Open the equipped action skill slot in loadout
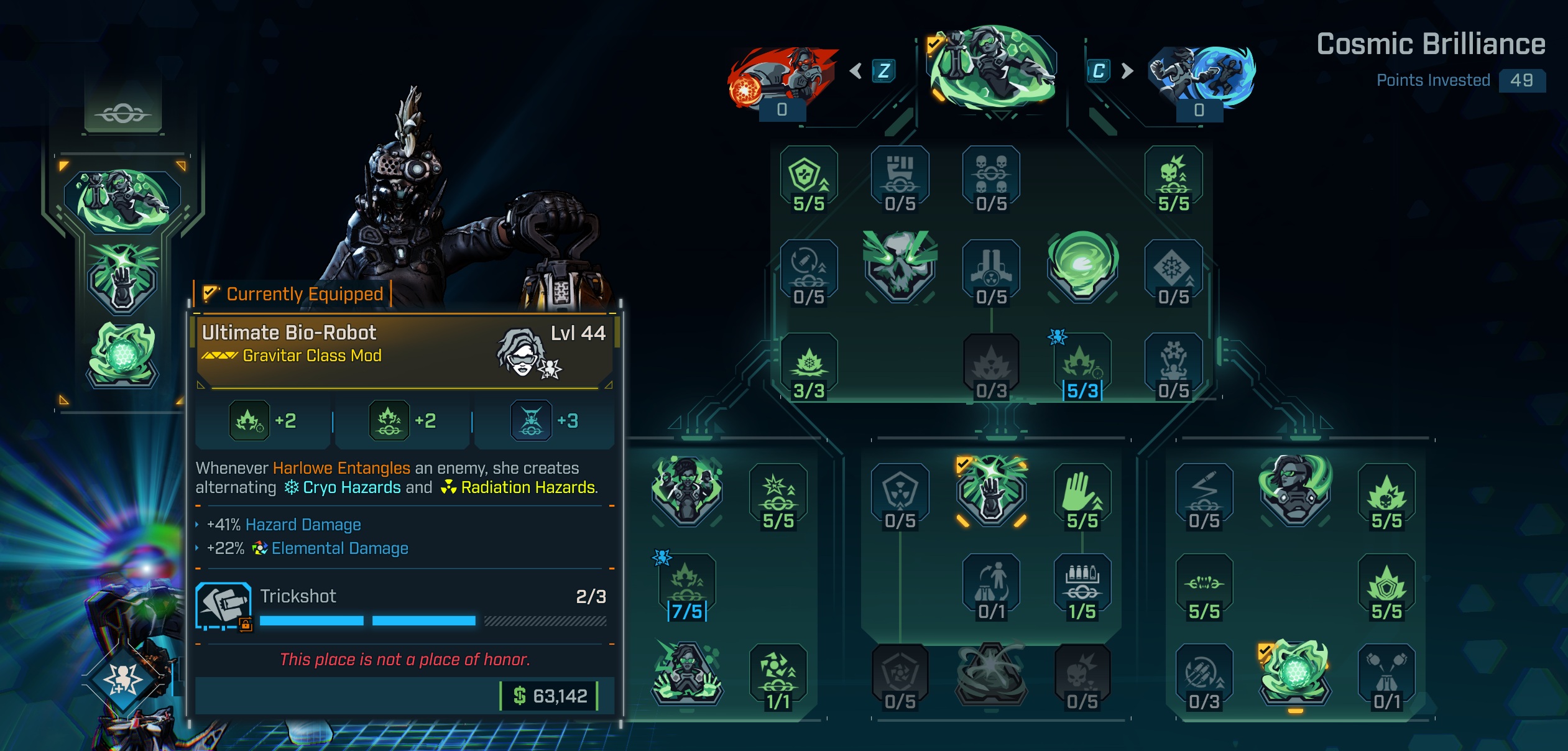This screenshot has height=751, width=1568. coord(122,200)
